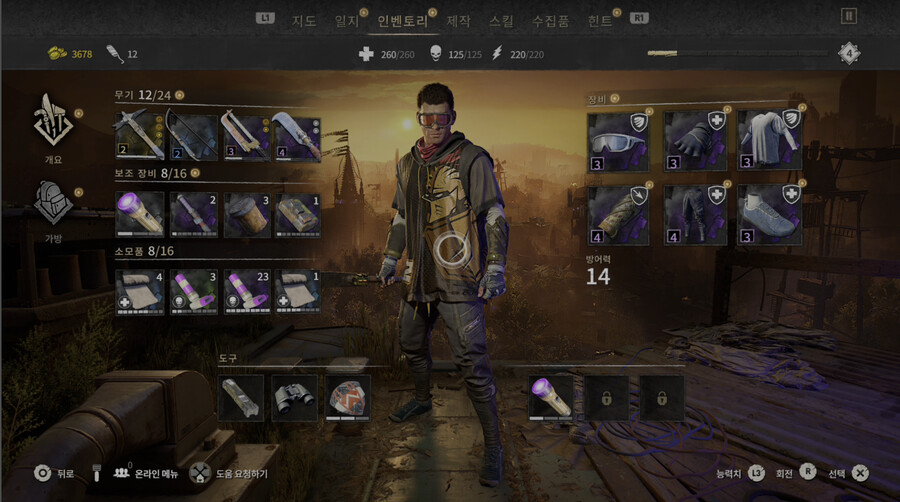Pick the fingerless gloves gear slot
Screen dimensions: 900x502
694,141
